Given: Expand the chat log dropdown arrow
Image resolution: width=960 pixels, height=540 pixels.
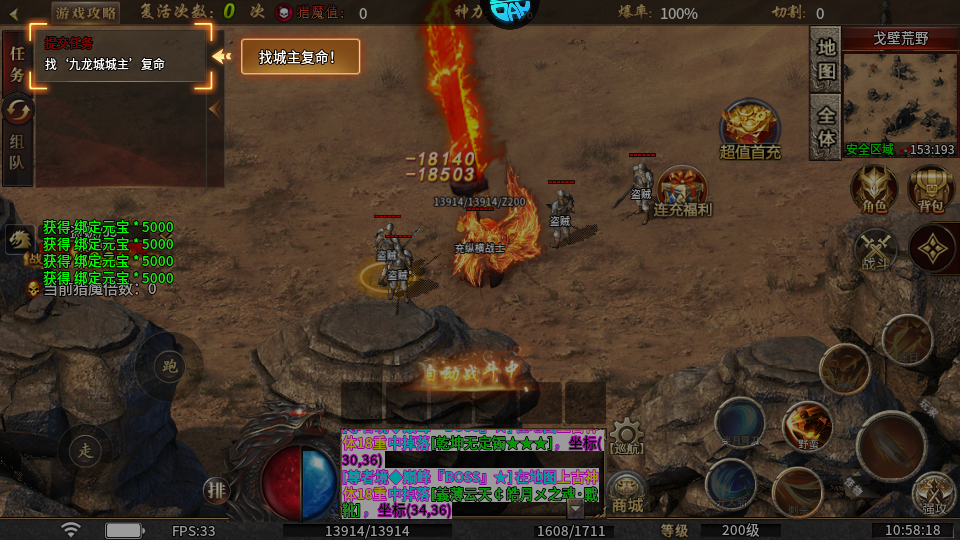Looking at the screenshot, I should 575,508.
